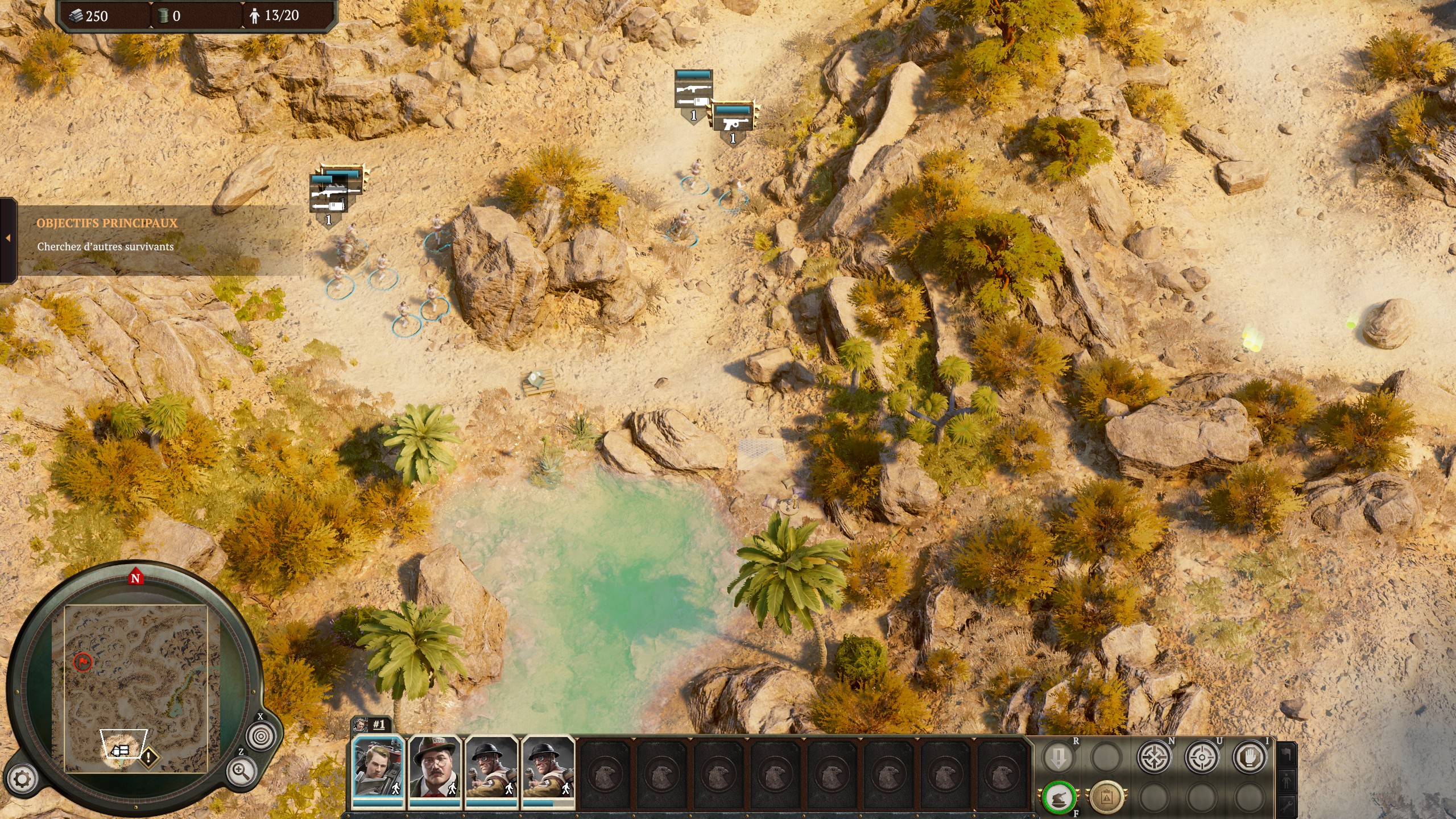Collapse the Objectifs Principaux panel arrow
This screenshot has height=819, width=1456.
coord(8,238)
